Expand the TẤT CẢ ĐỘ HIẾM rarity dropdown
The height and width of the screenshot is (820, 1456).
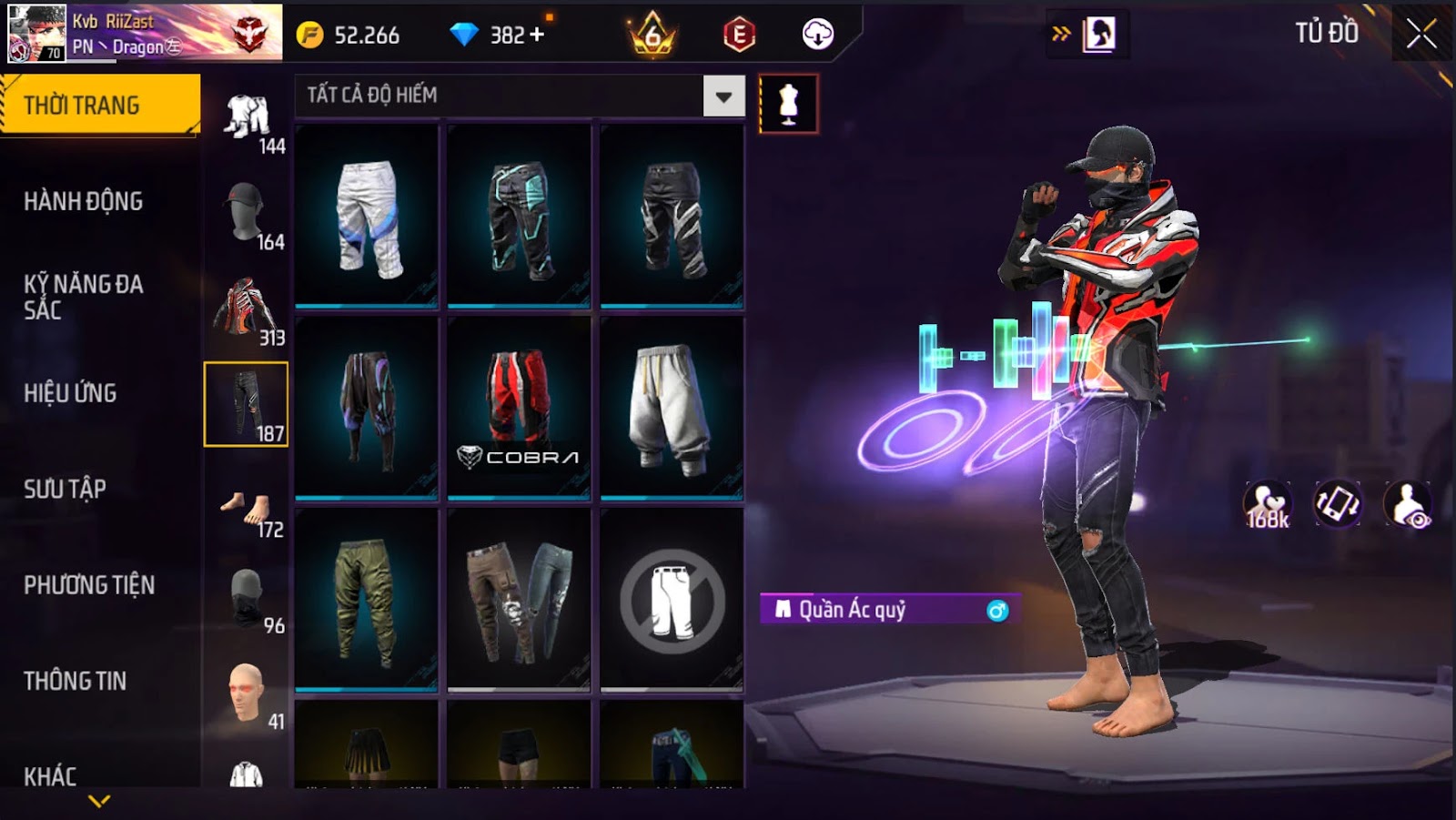723,96
